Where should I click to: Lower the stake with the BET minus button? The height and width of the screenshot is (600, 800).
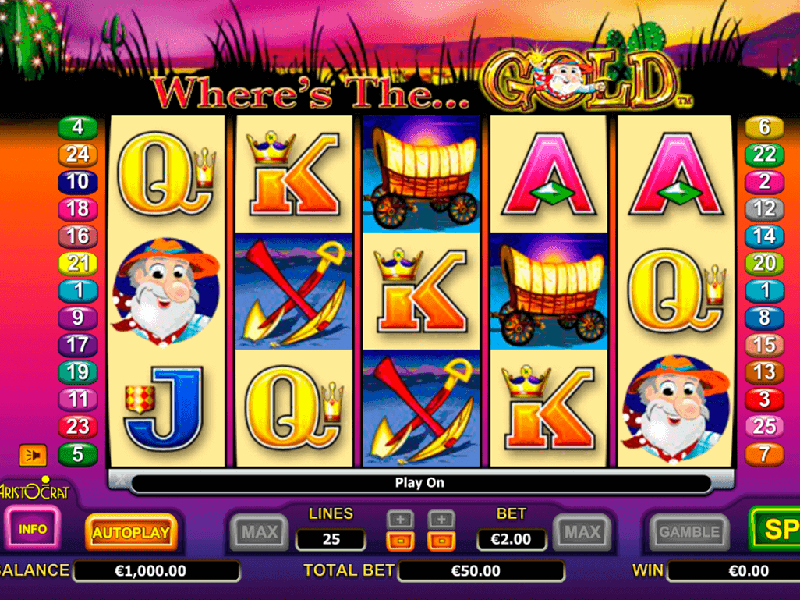tap(441, 541)
